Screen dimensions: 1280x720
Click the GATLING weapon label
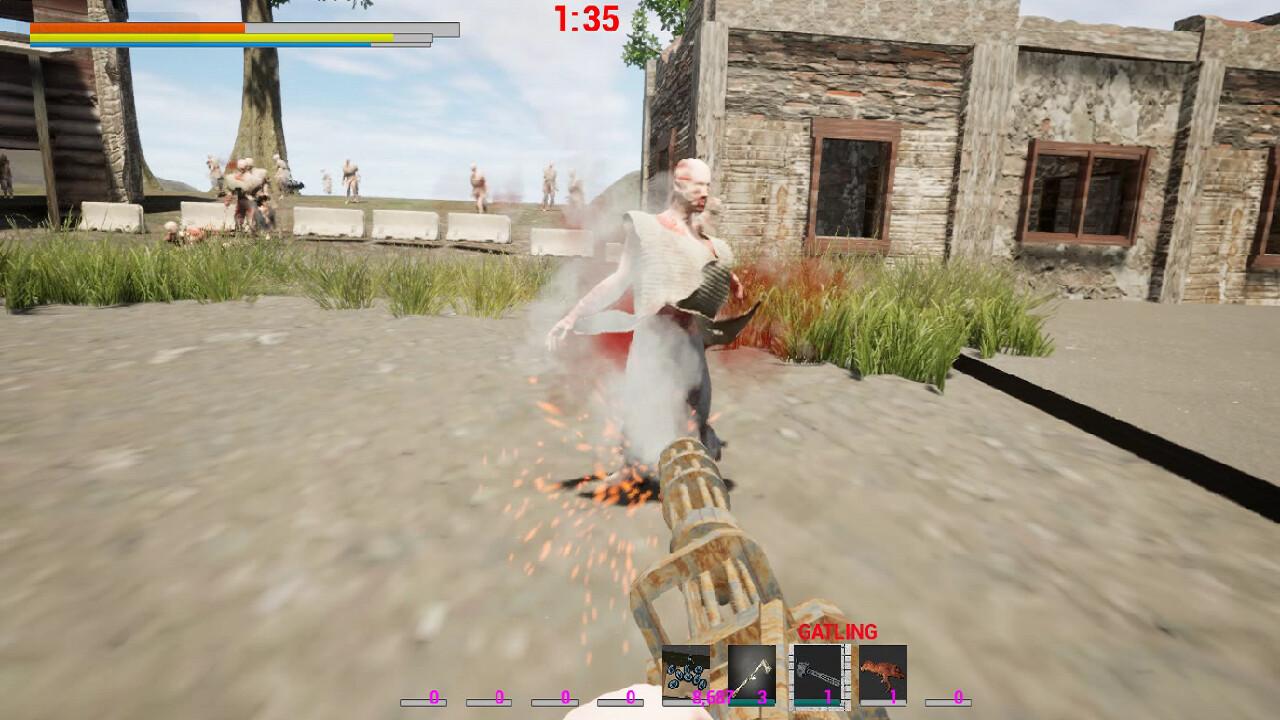coord(839,632)
